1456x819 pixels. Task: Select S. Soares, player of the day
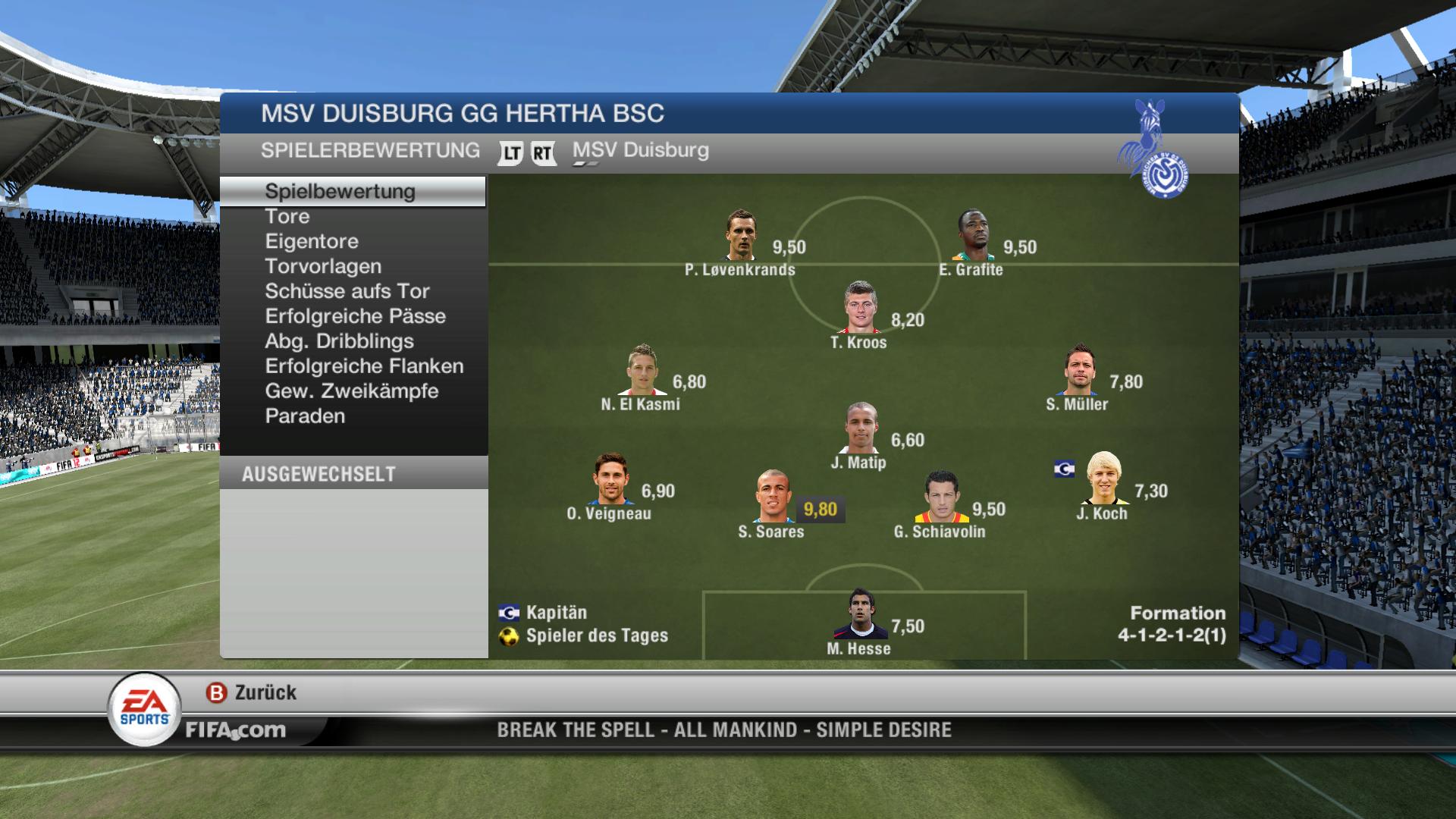(x=773, y=497)
